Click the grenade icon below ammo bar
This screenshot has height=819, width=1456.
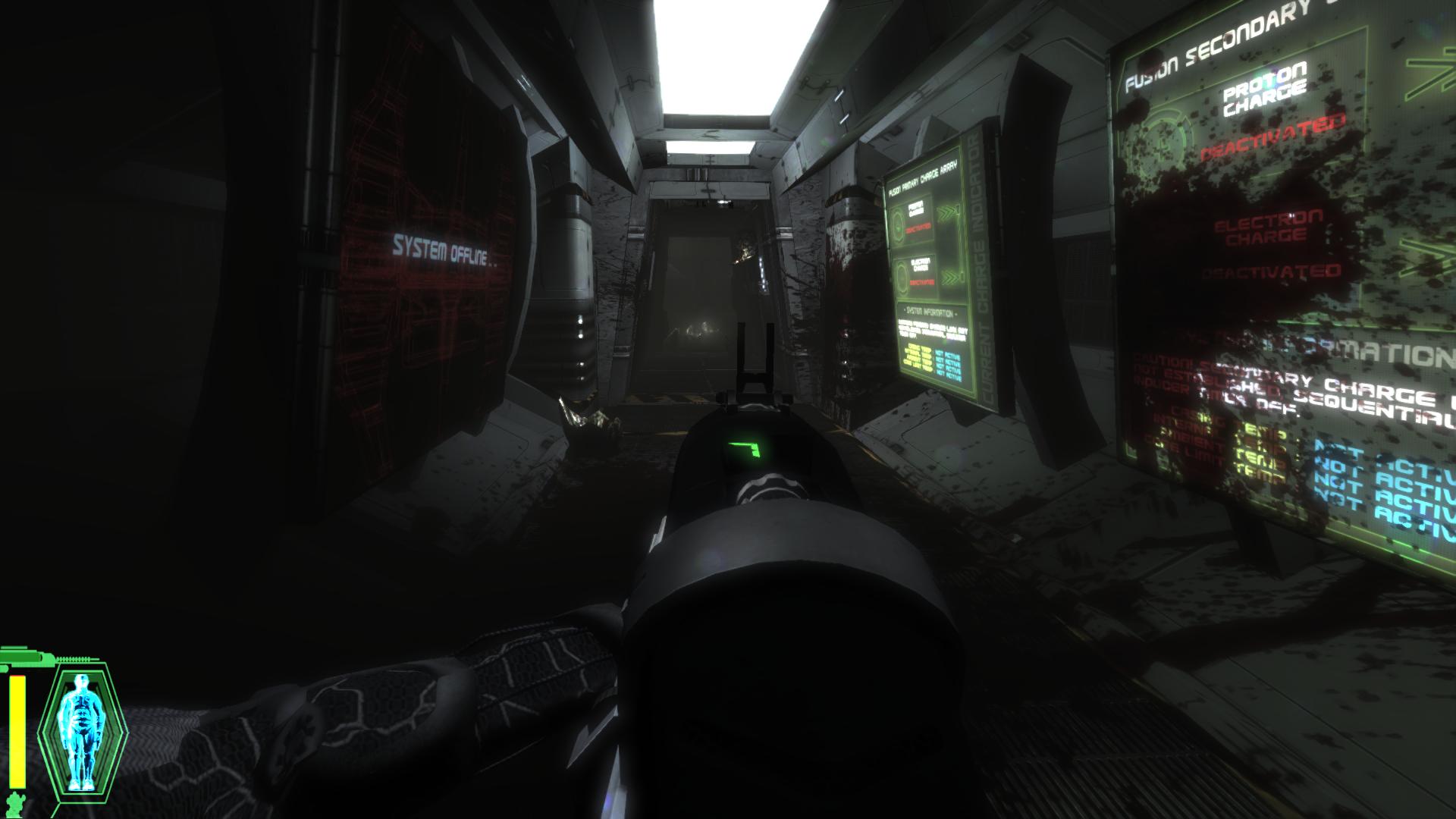click(15, 804)
